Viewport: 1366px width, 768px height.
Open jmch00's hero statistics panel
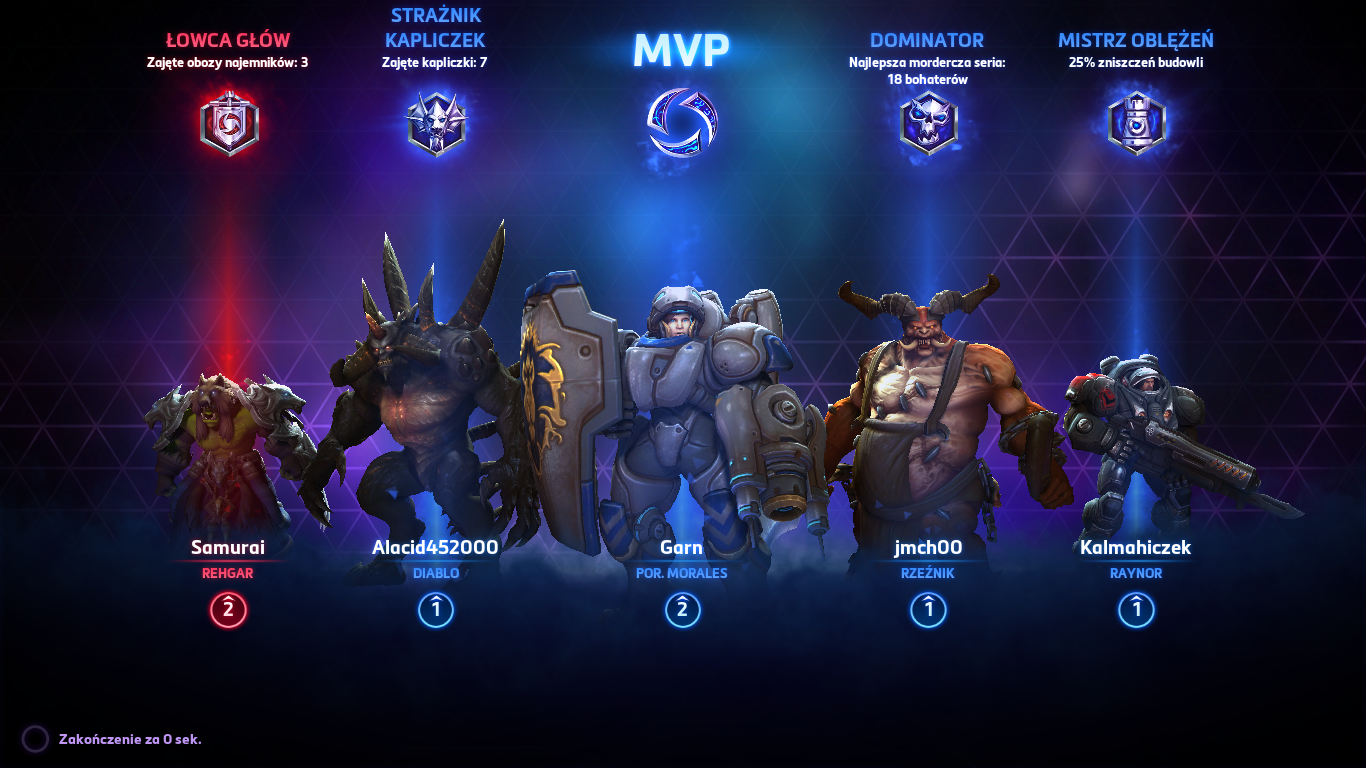point(928,548)
